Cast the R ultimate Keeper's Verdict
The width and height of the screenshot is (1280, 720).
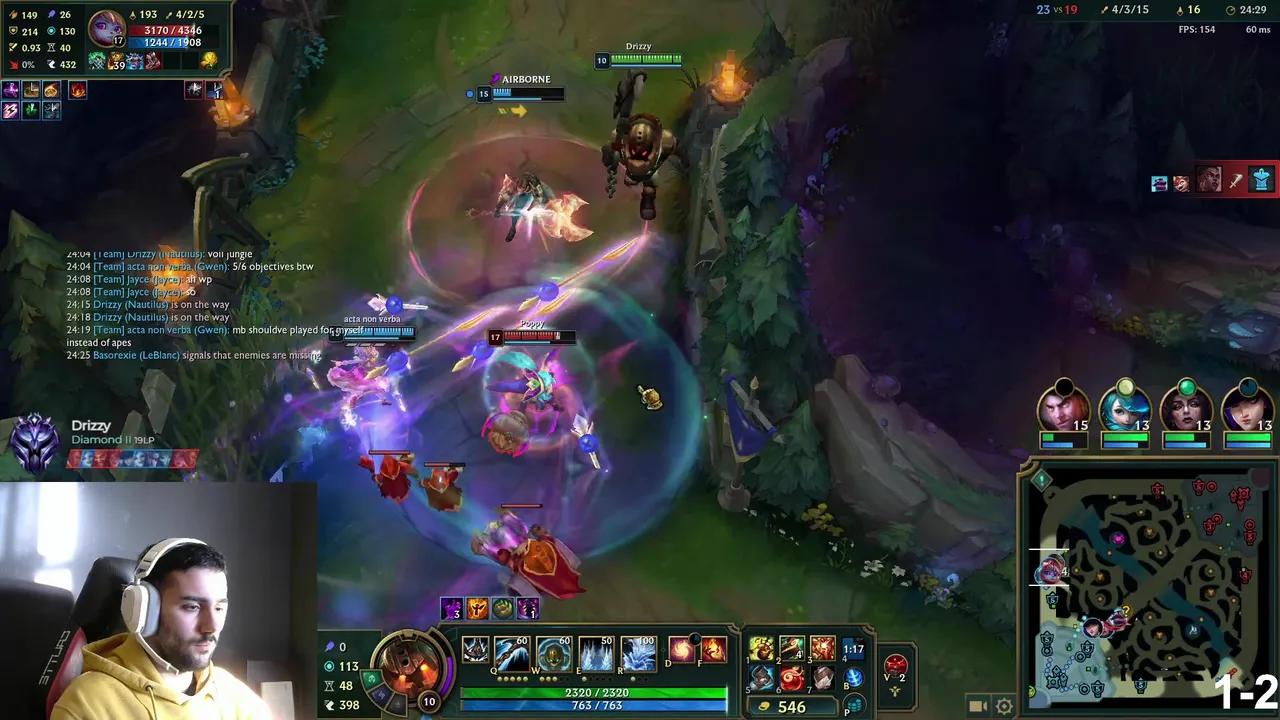(639, 651)
